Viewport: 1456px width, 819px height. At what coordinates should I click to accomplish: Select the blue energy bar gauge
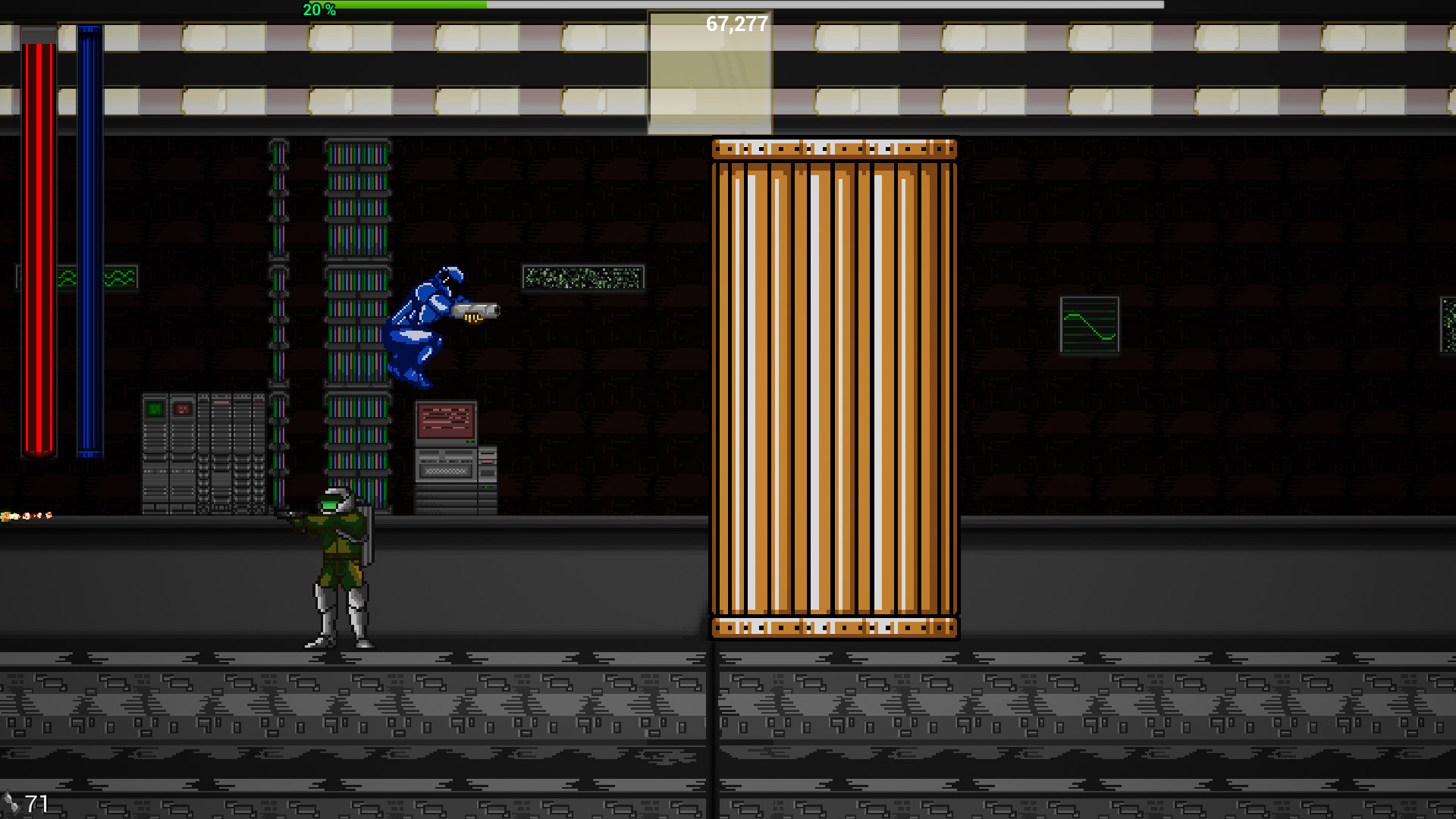[x=89, y=243]
